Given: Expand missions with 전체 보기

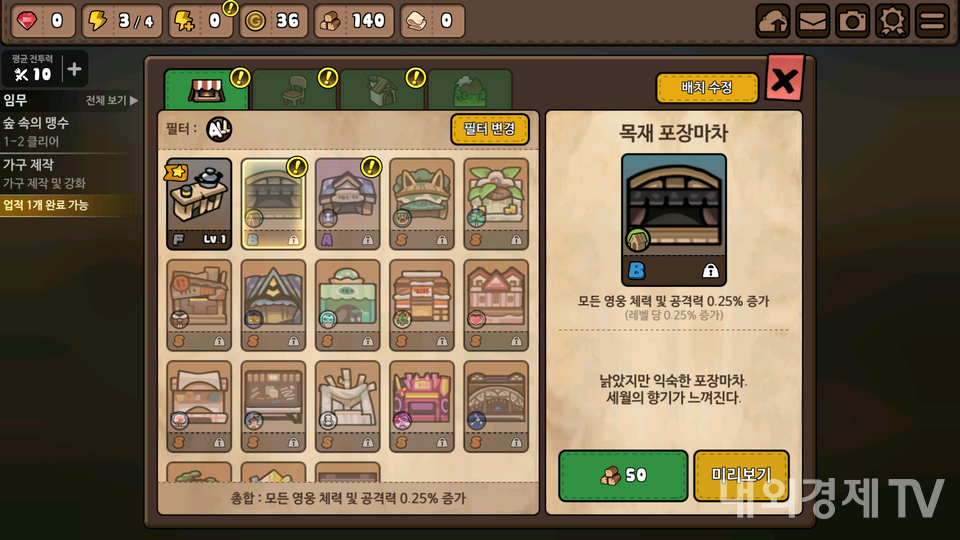Looking at the screenshot, I should (x=111, y=101).
